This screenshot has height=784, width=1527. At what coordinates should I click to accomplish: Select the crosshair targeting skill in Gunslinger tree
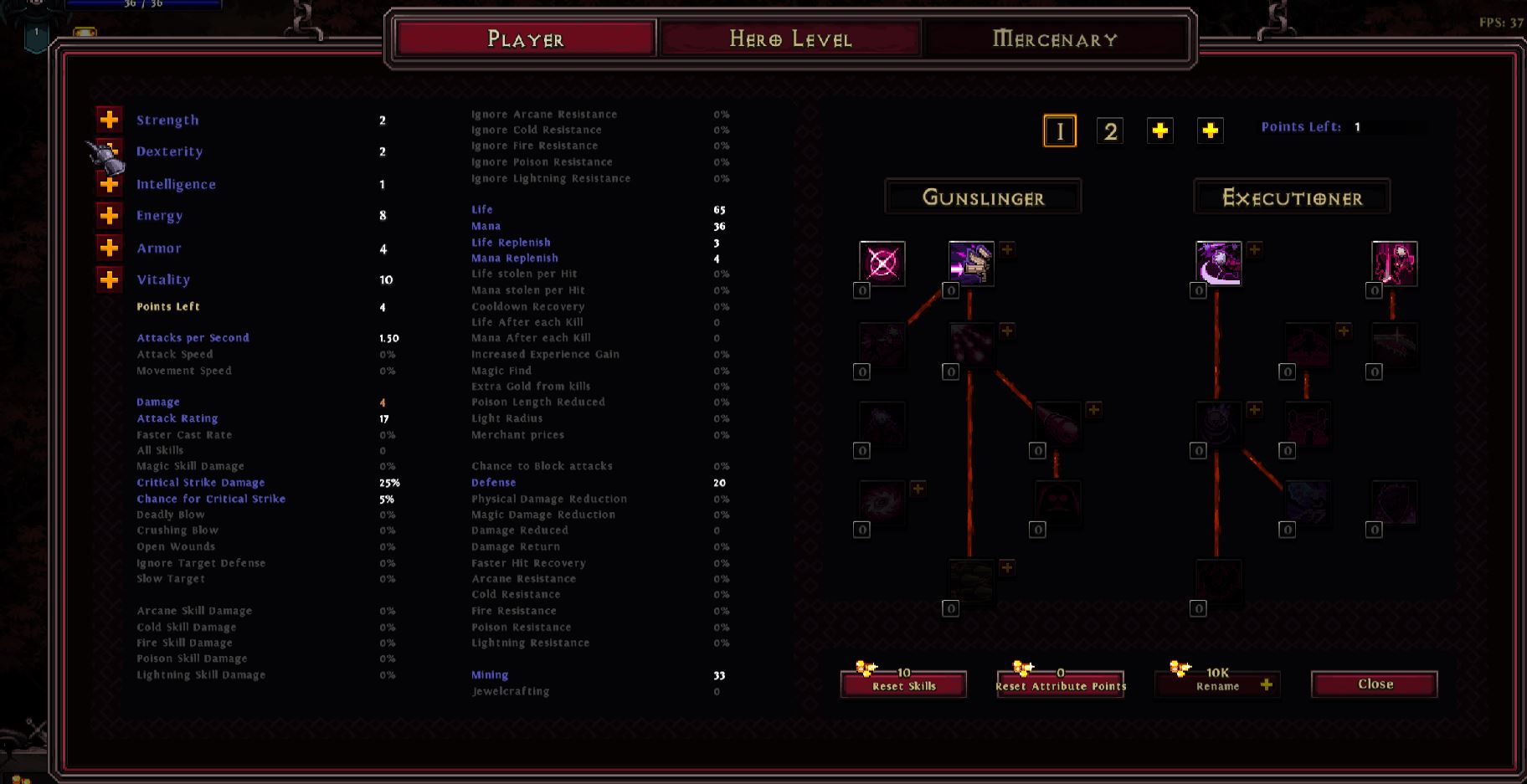tap(880, 264)
